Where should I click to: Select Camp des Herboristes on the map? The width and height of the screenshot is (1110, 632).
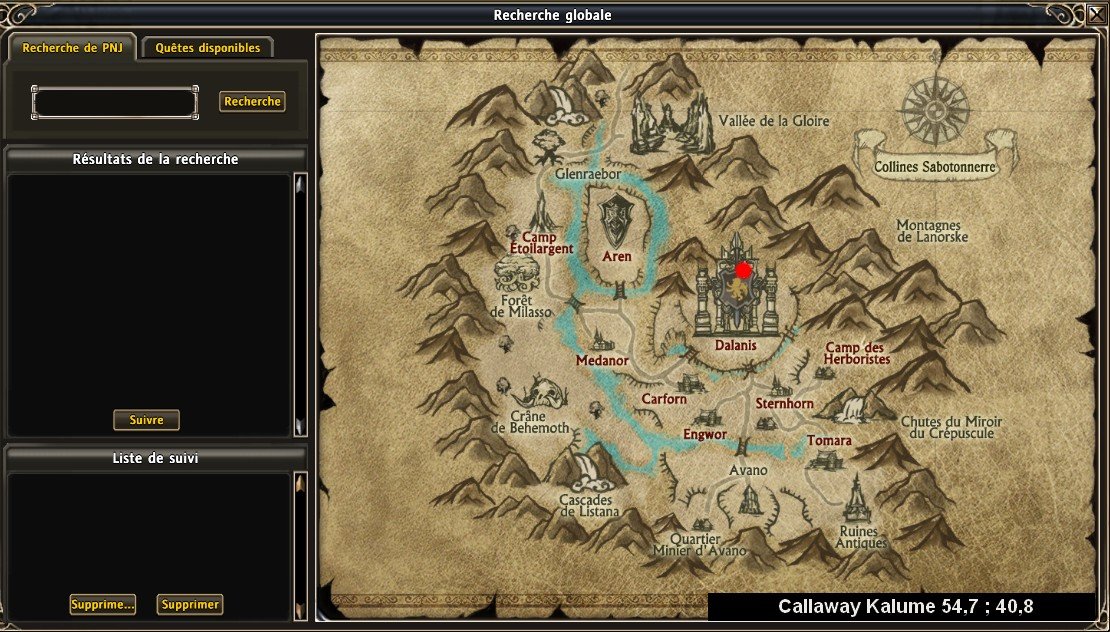(x=857, y=353)
